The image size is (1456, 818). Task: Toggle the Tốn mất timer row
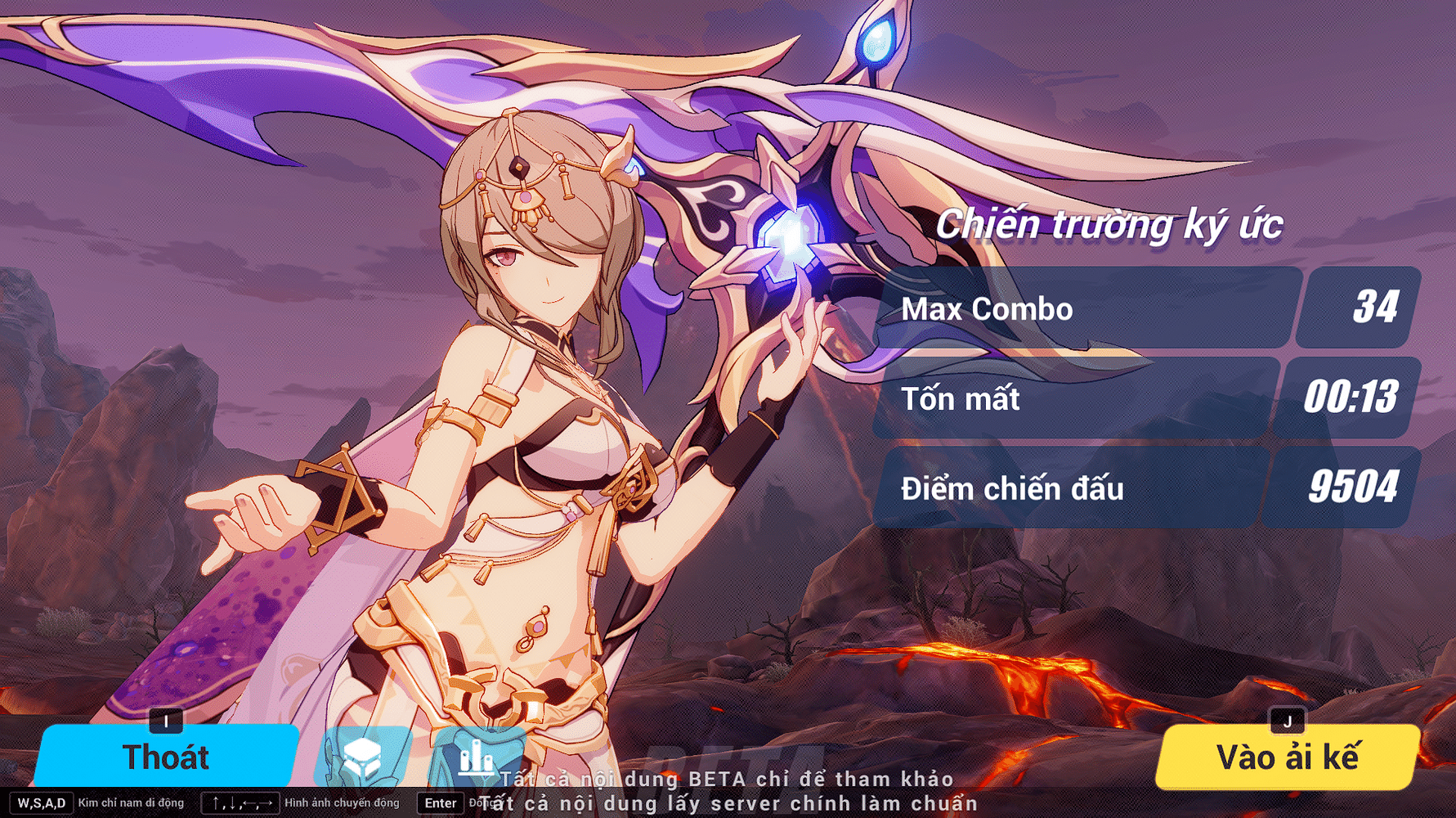(1063, 399)
